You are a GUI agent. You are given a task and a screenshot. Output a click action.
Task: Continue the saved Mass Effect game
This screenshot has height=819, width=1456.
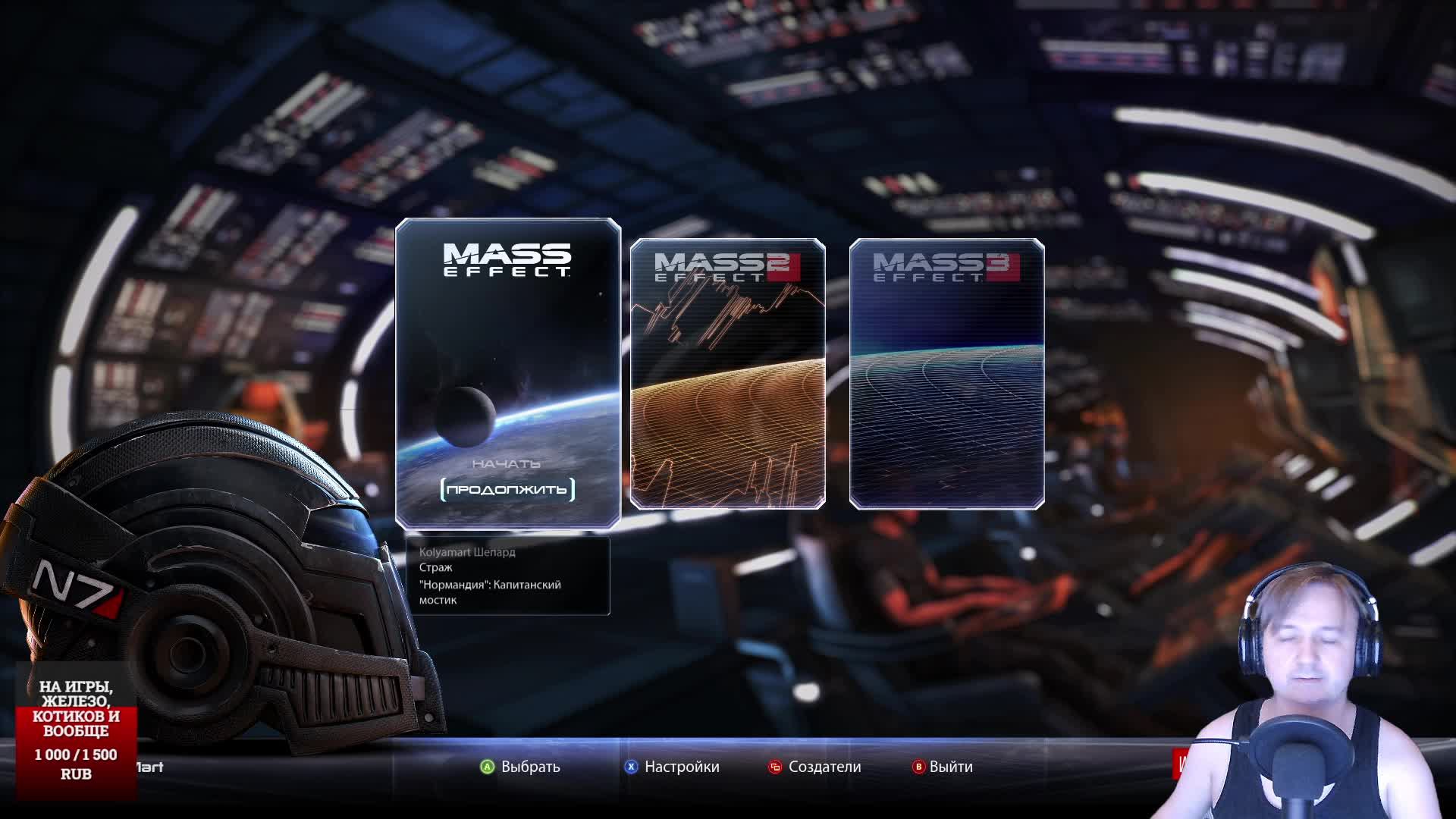point(507,490)
